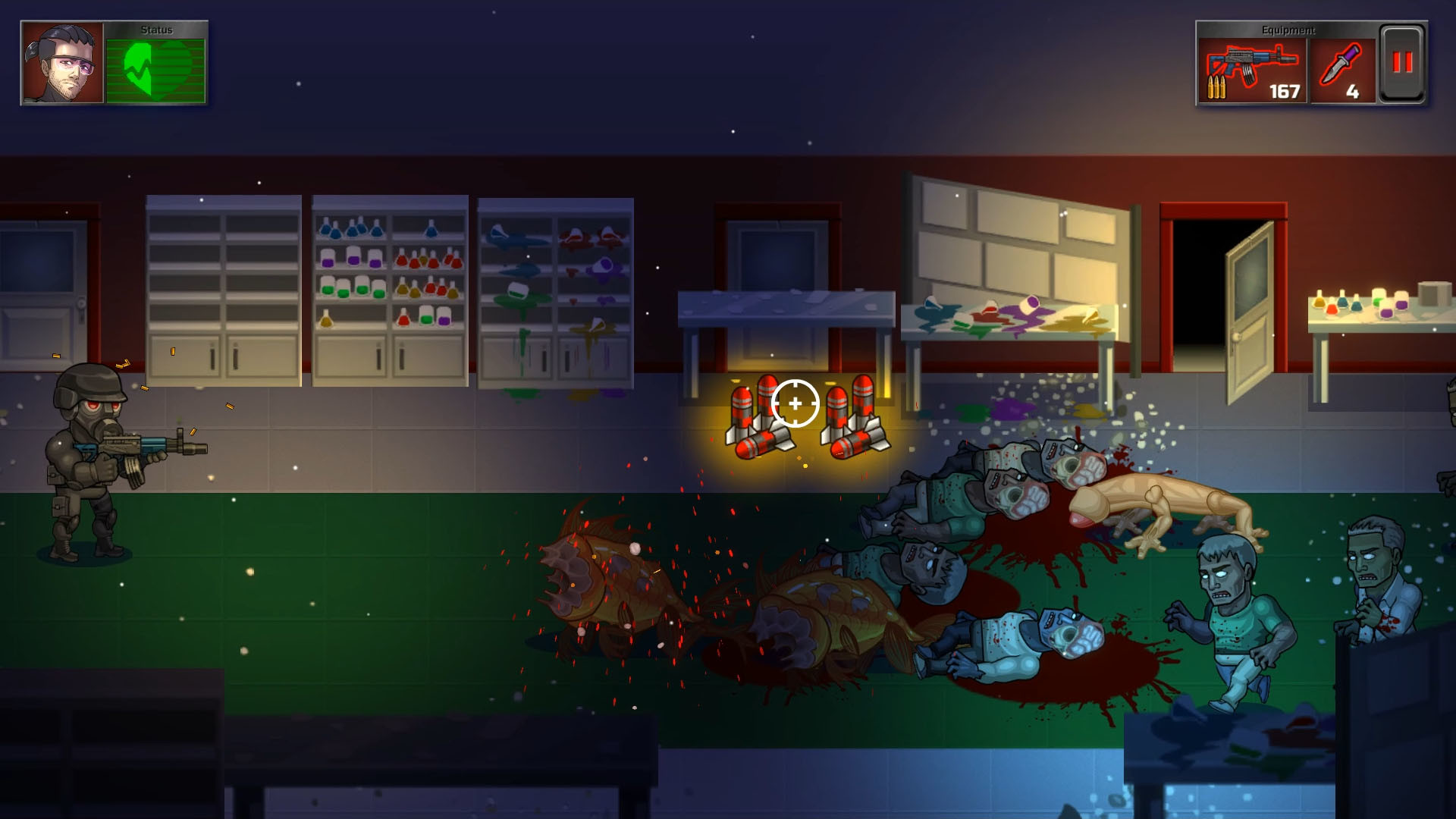Click the Status panel title bar

[155, 30]
